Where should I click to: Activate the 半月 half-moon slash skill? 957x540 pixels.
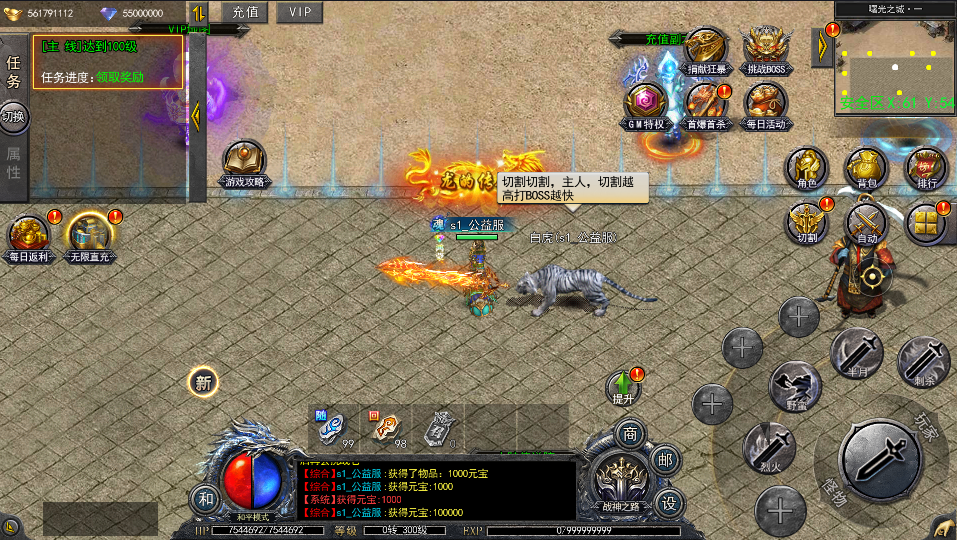pos(857,353)
